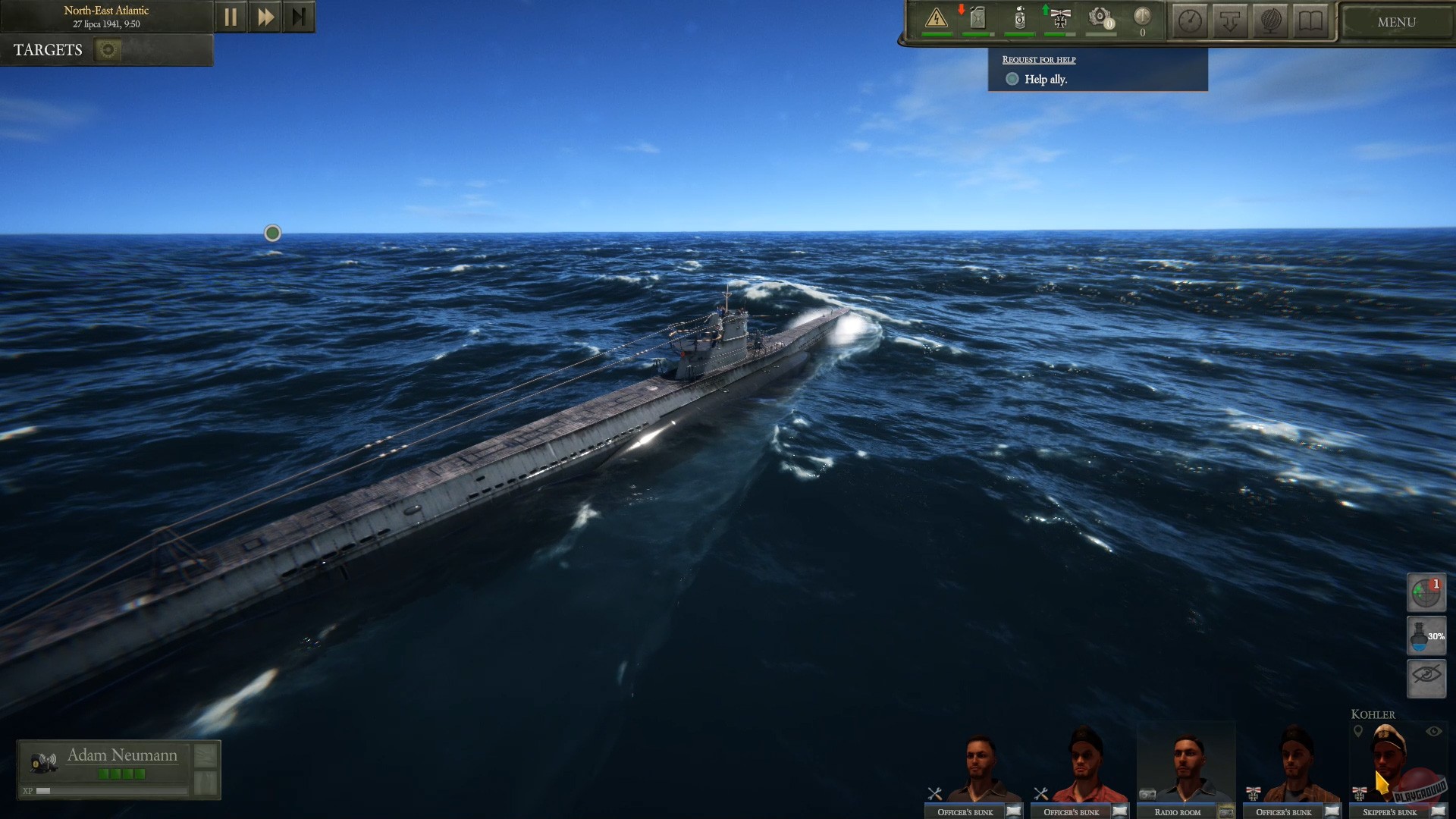The height and width of the screenshot is (819, 1456).
Task: Open the MENU
Action: (1396, 22)
